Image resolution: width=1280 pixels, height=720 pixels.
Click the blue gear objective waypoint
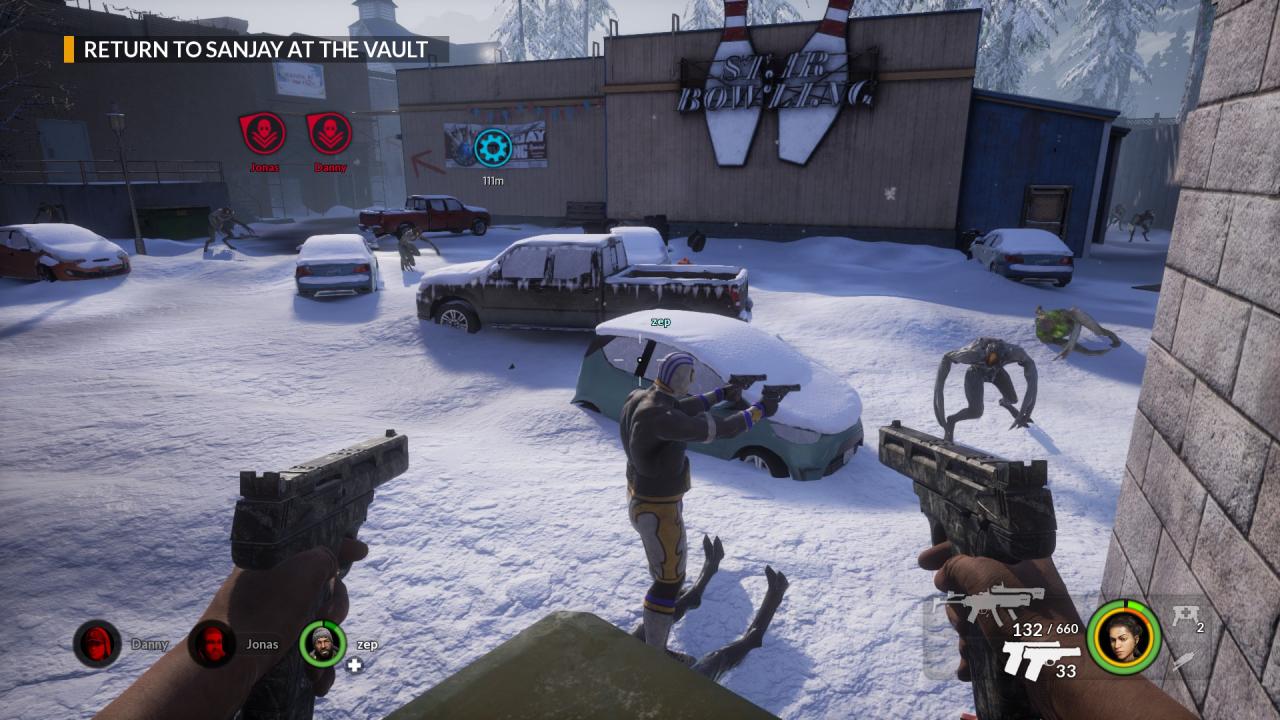click(492, 148)
